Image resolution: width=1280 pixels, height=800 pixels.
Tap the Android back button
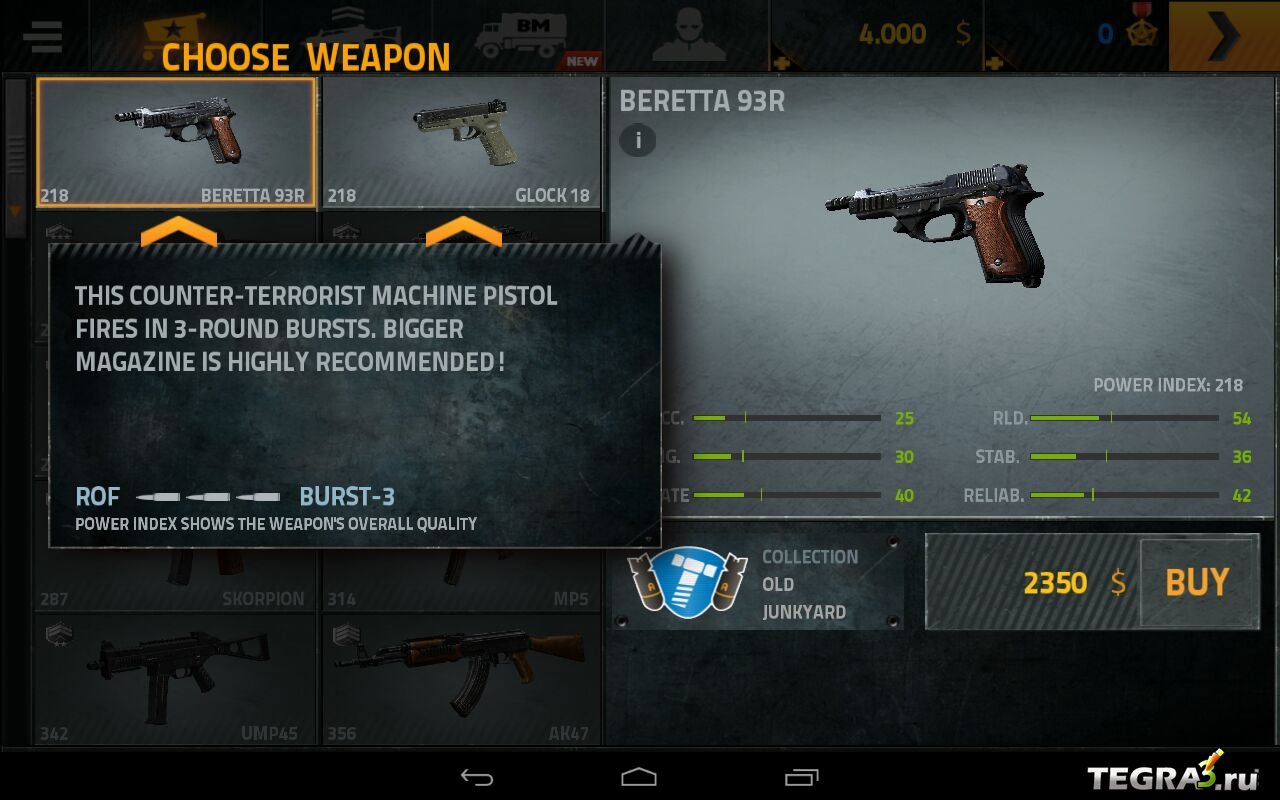(477, 777)
